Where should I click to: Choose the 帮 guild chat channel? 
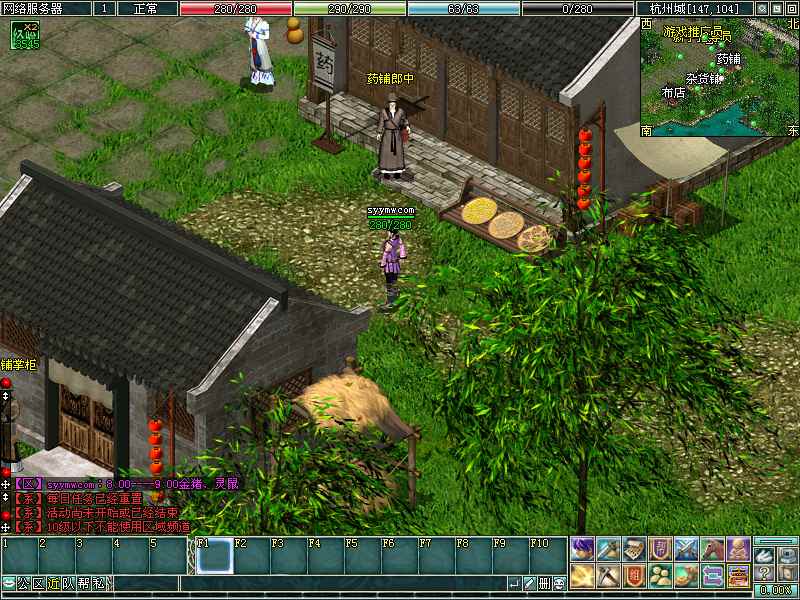click(84, 584)
